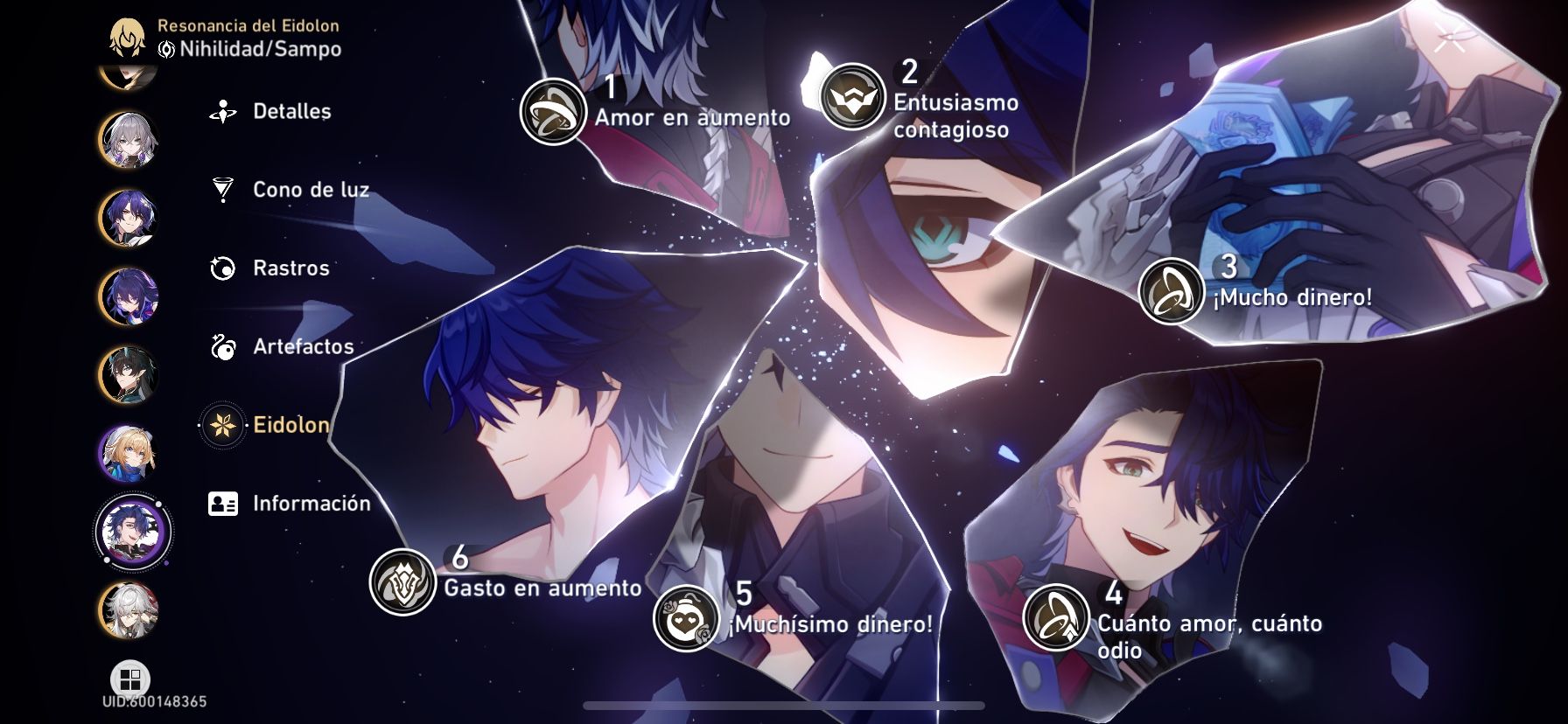Open Cono de luz menu entry
Image resolution: width=1568 pixels, height=724 pixels.
click(x=311, y=190)
